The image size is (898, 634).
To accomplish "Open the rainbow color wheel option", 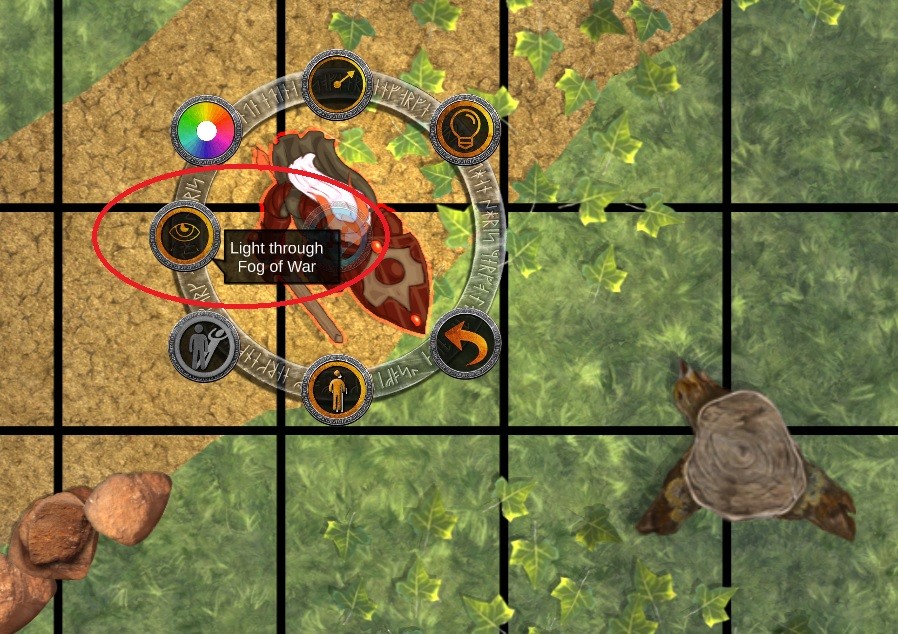I will [x=206, y=131].
